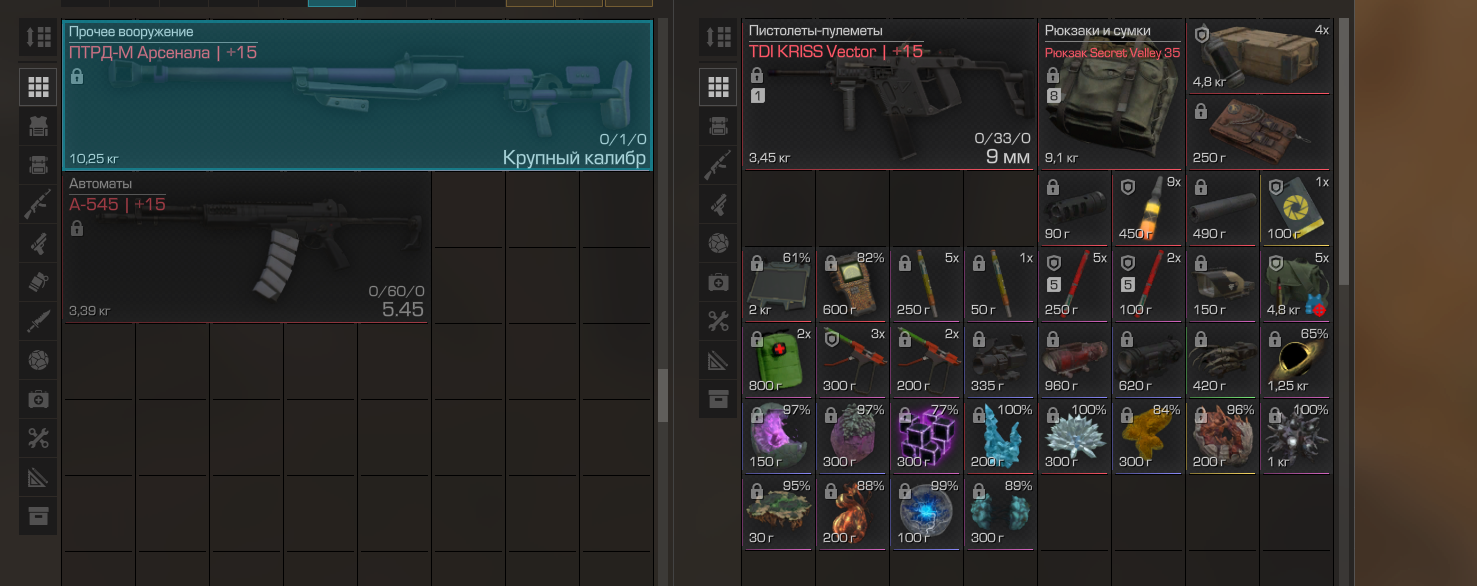Screen dimensions: 1477x586
Task: Pick the purple glowing cubes artifact
Action: 926,435
